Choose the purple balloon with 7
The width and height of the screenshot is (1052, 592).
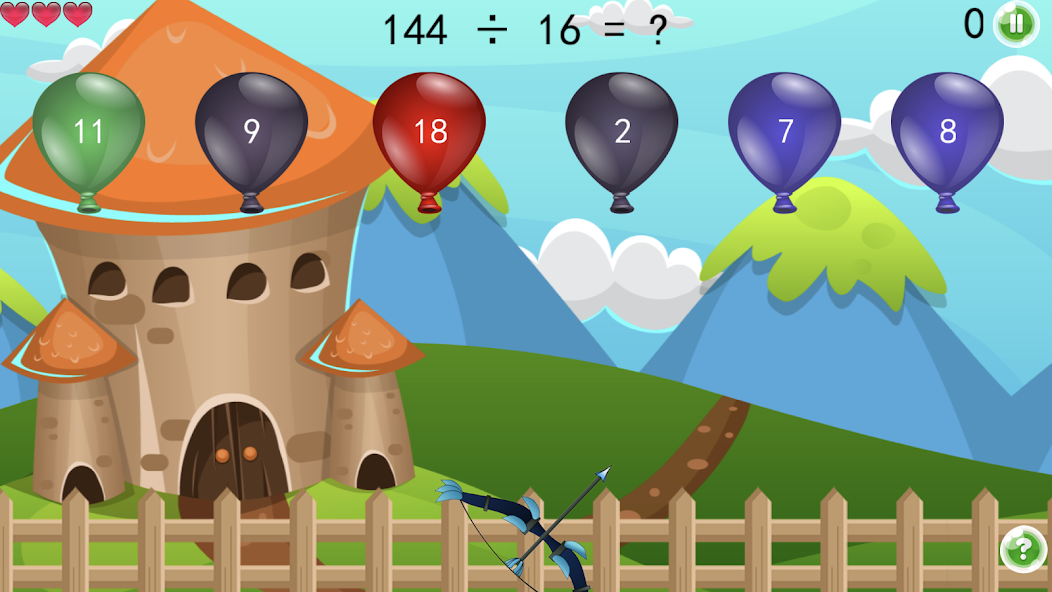(x=785, y=130)
